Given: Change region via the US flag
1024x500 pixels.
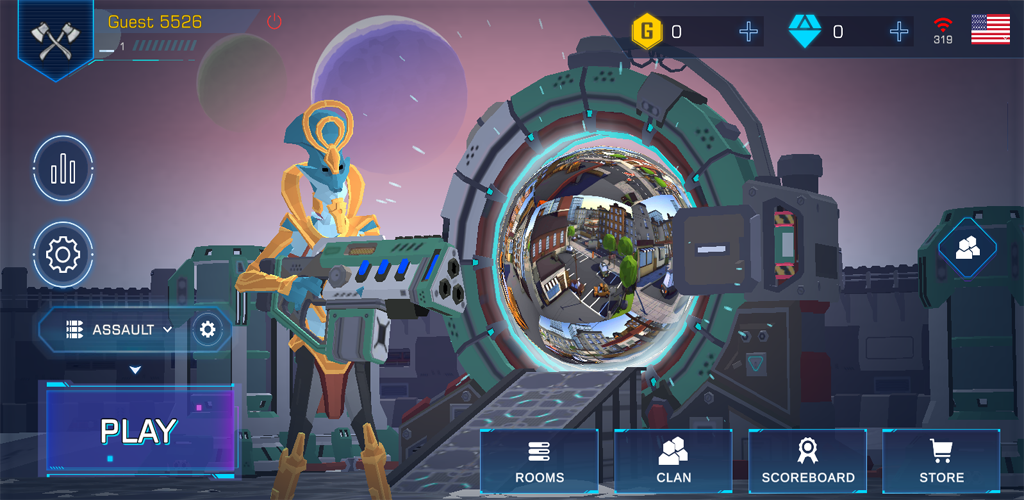Looking at the screenshot, I should click(990, 29).
